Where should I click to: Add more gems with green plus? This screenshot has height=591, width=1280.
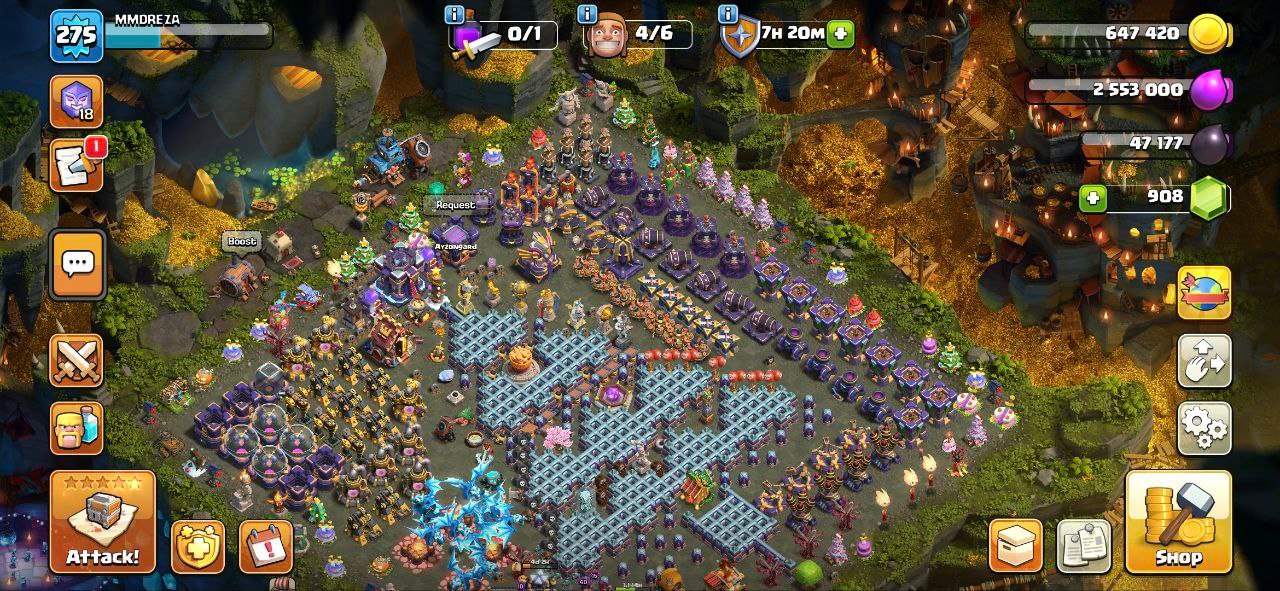pyautogui.click(x=1093, y=197)
